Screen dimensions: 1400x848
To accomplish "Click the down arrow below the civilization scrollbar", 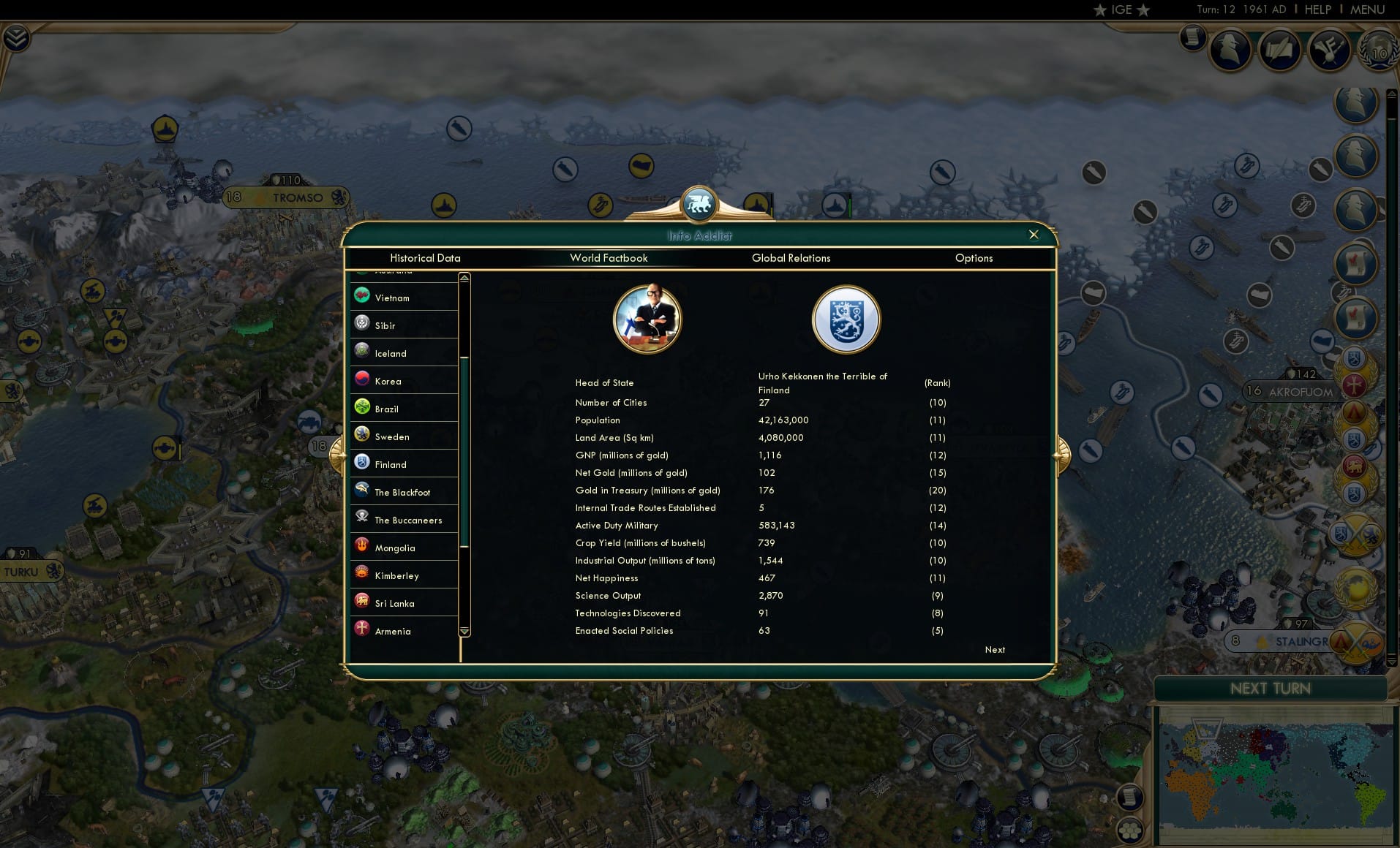I will [x=463, y=632].
